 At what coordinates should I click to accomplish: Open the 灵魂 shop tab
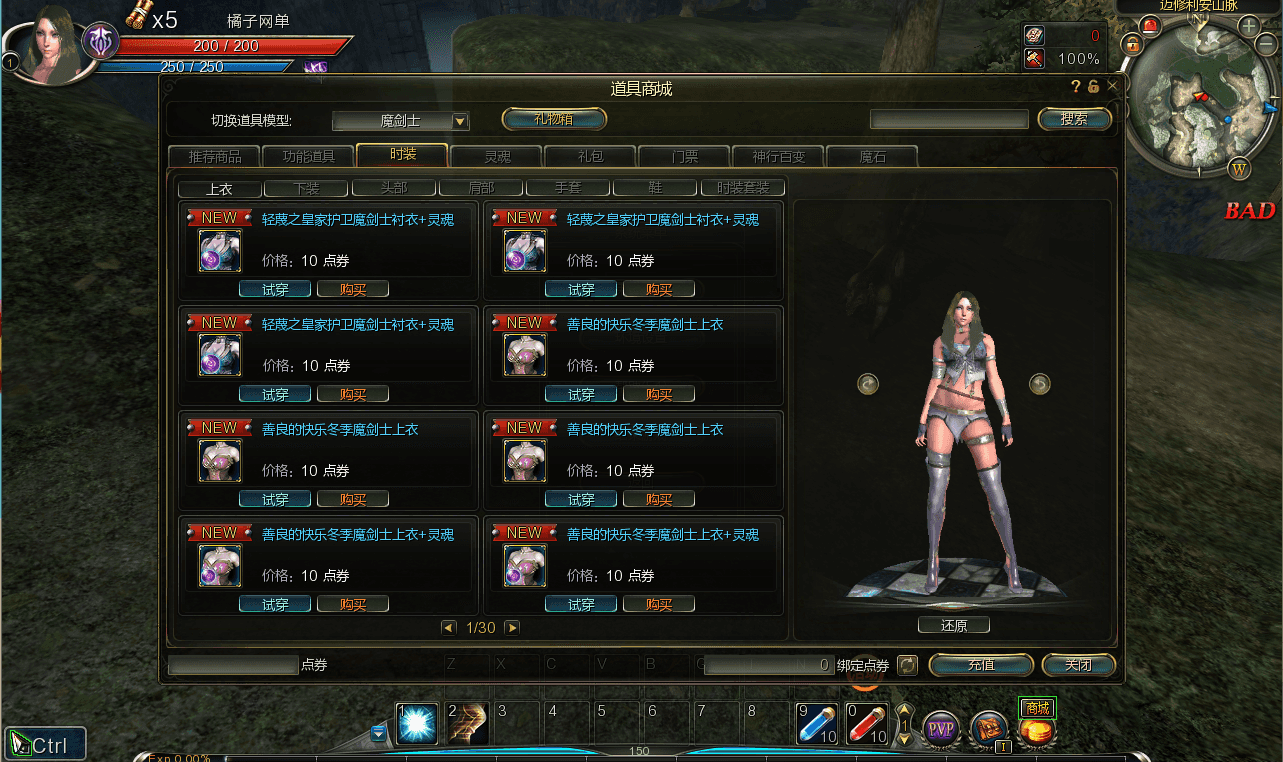497,157
